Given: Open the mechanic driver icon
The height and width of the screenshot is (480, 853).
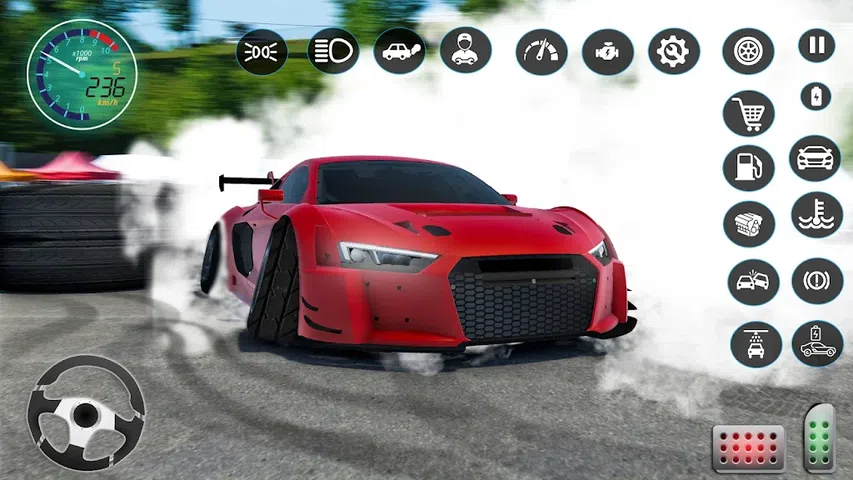Looking at the screenshot, I should (465, 50).
